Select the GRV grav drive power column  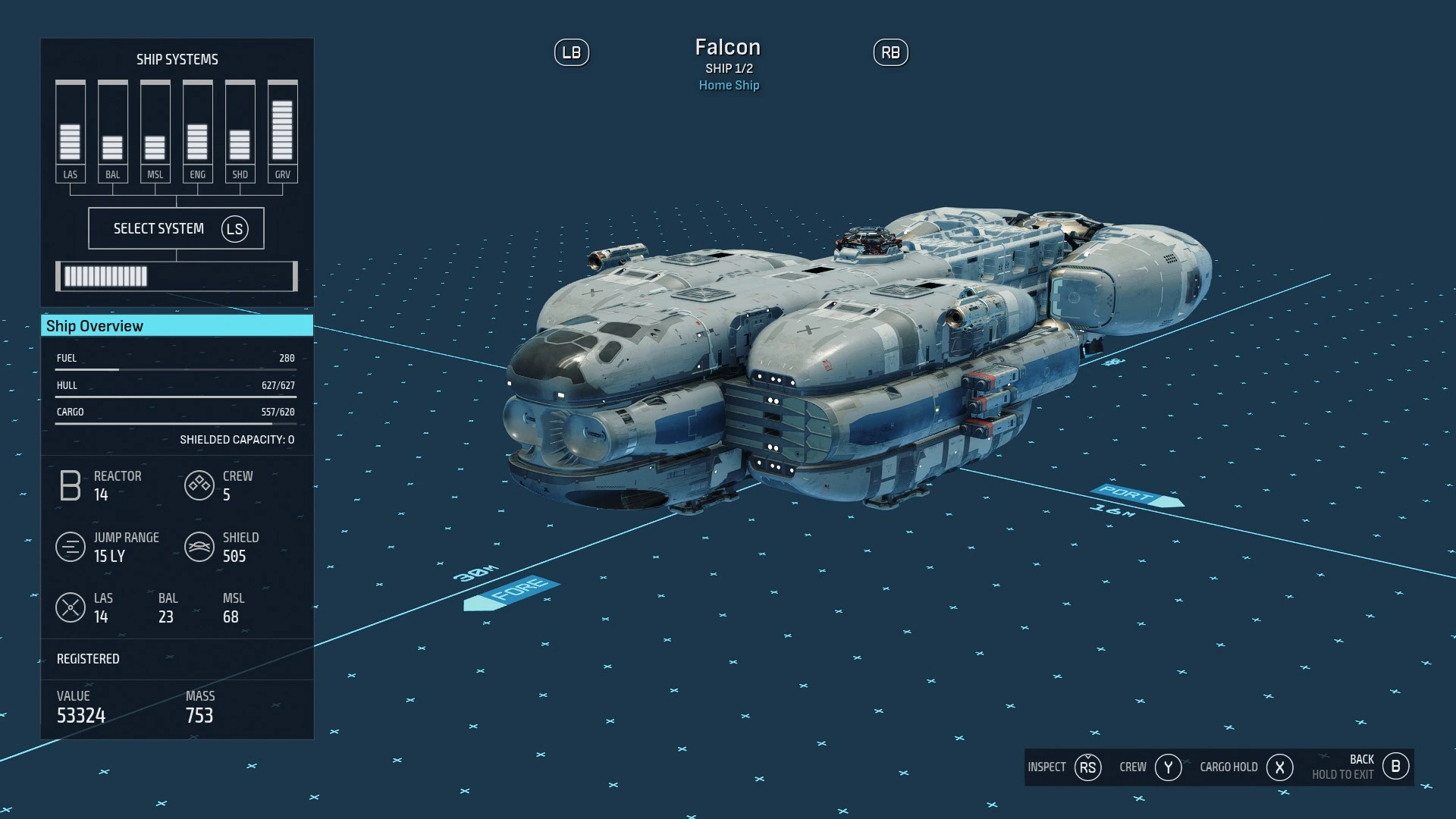(x=282, y=130)
